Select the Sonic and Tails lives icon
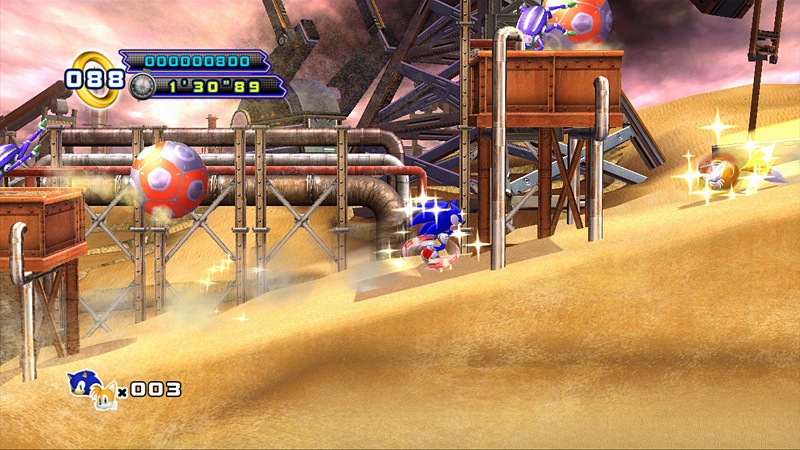Screen dimensions: 800x450 pyautogui.click(x=91, y=390)
